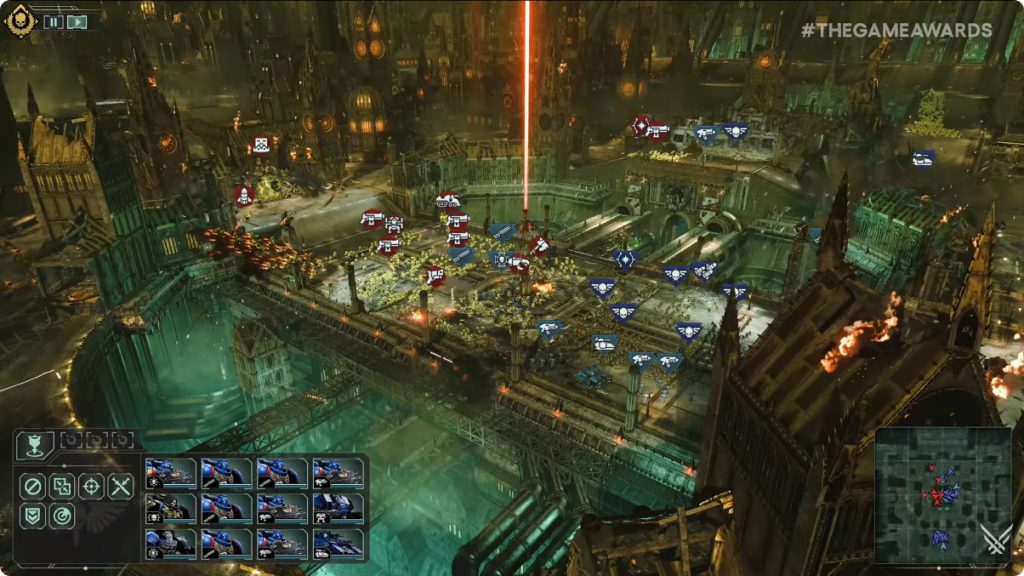The image size is (1024, 576).
Task: Select the chalice marker tab in command panel
Action: point(34,445)
